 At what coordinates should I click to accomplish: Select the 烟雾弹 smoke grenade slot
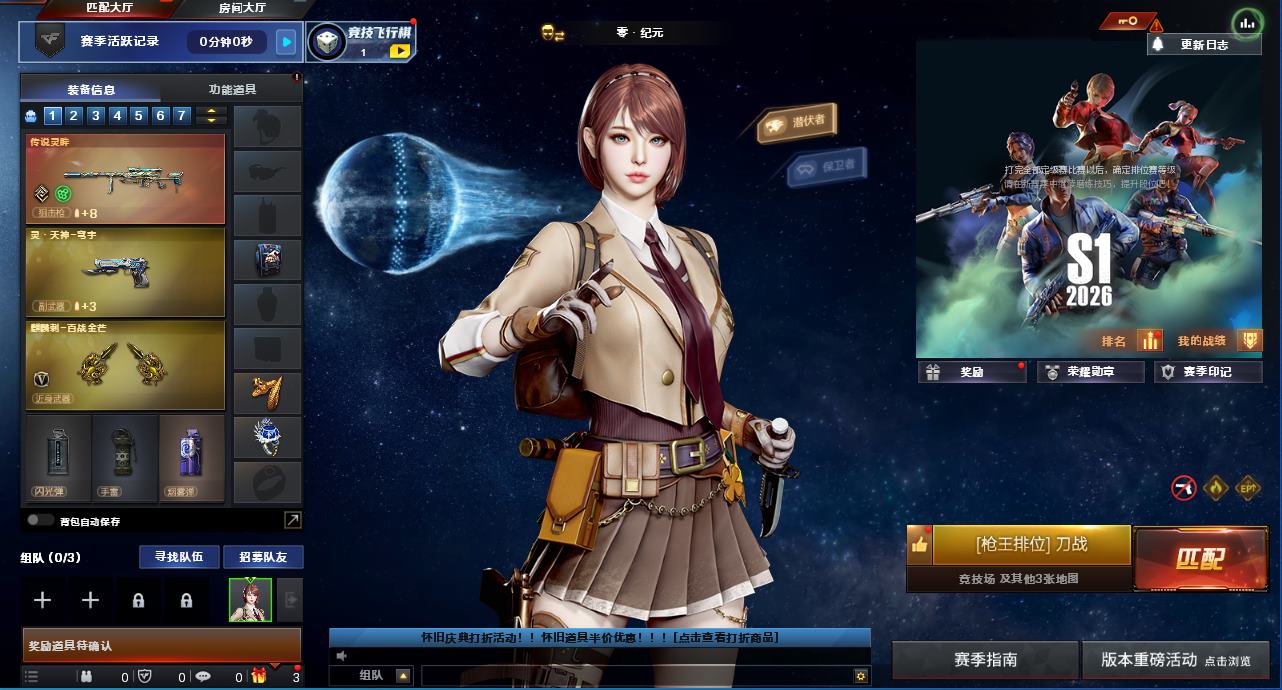[191, 459]
